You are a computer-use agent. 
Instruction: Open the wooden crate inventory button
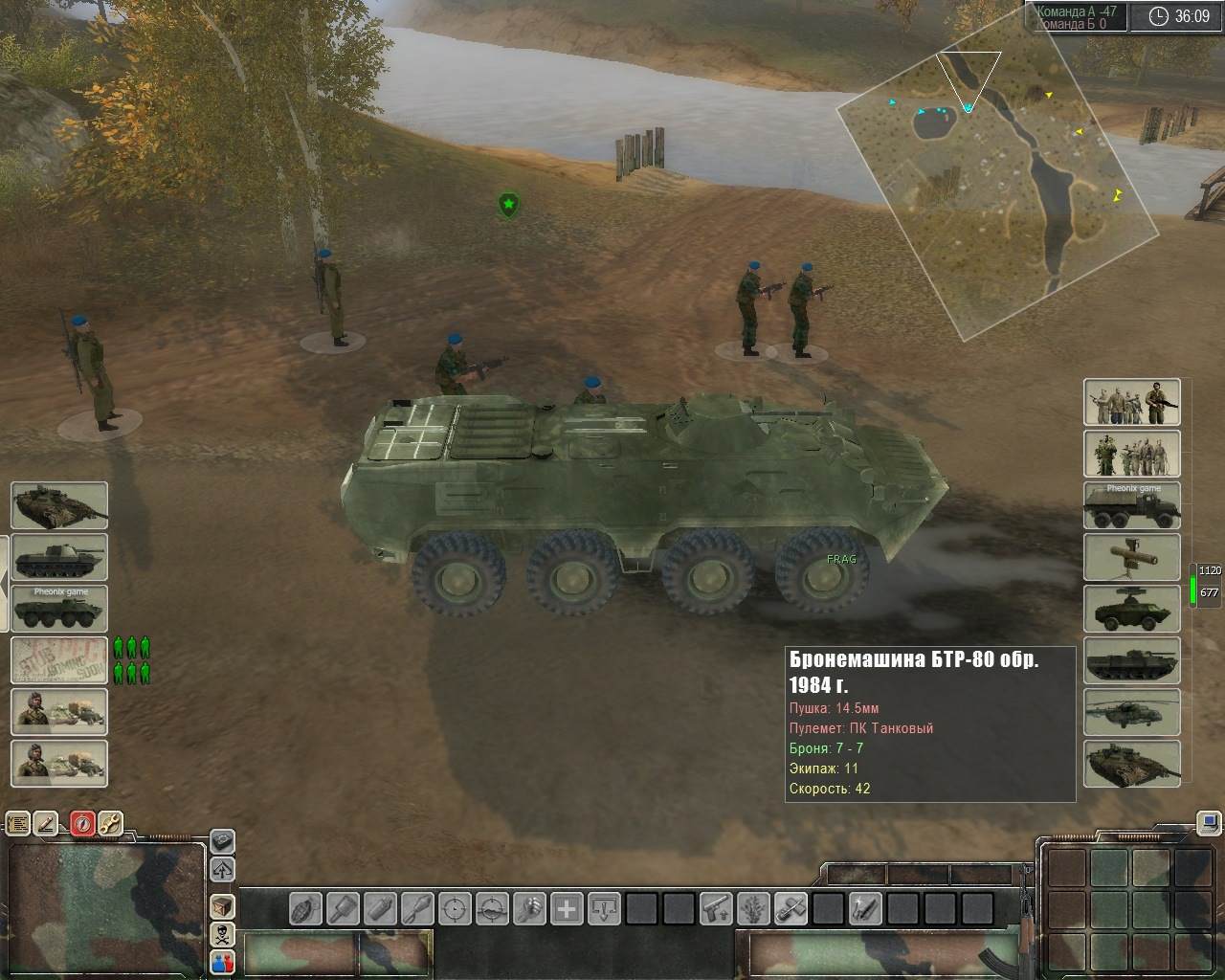coord(222,905)
